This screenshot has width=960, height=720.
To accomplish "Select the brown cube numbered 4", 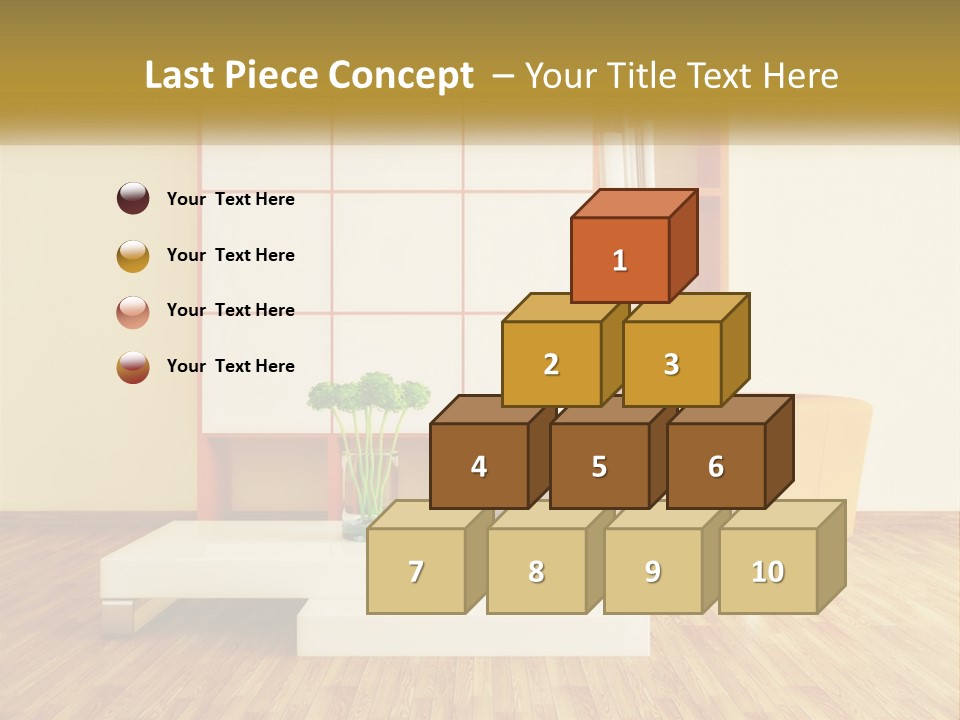I will 479,466.
